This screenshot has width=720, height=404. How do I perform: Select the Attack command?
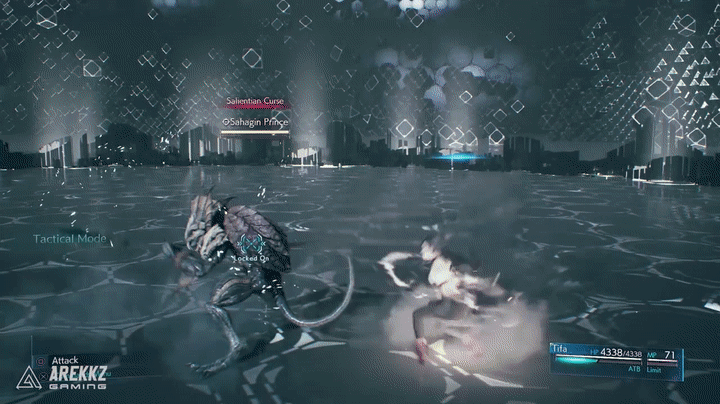tap(65, 359)
